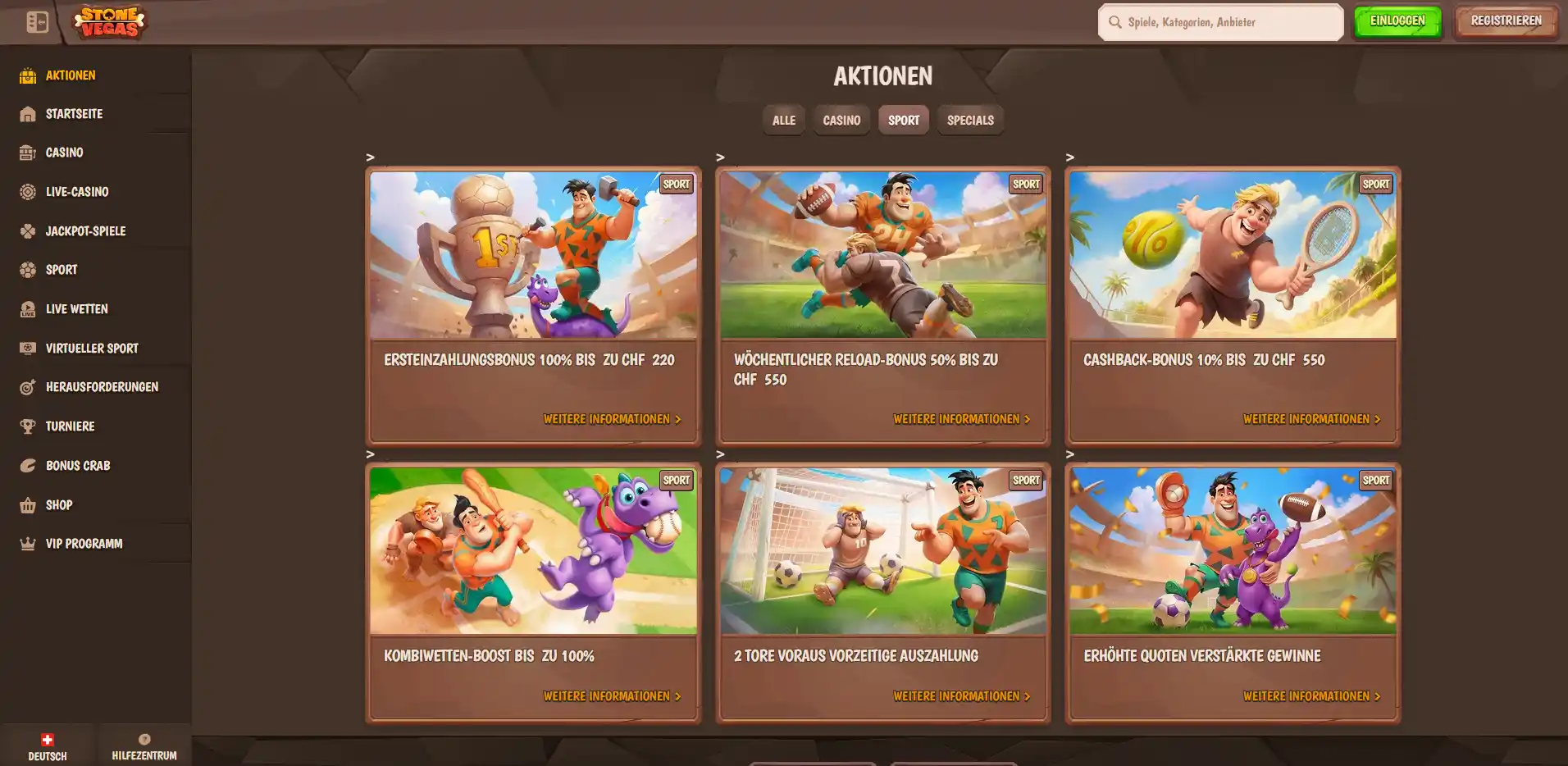This screenshot has width=1568, height=766.
Task: Click the Sport sidebar icon
Action: tap(27, 270)
